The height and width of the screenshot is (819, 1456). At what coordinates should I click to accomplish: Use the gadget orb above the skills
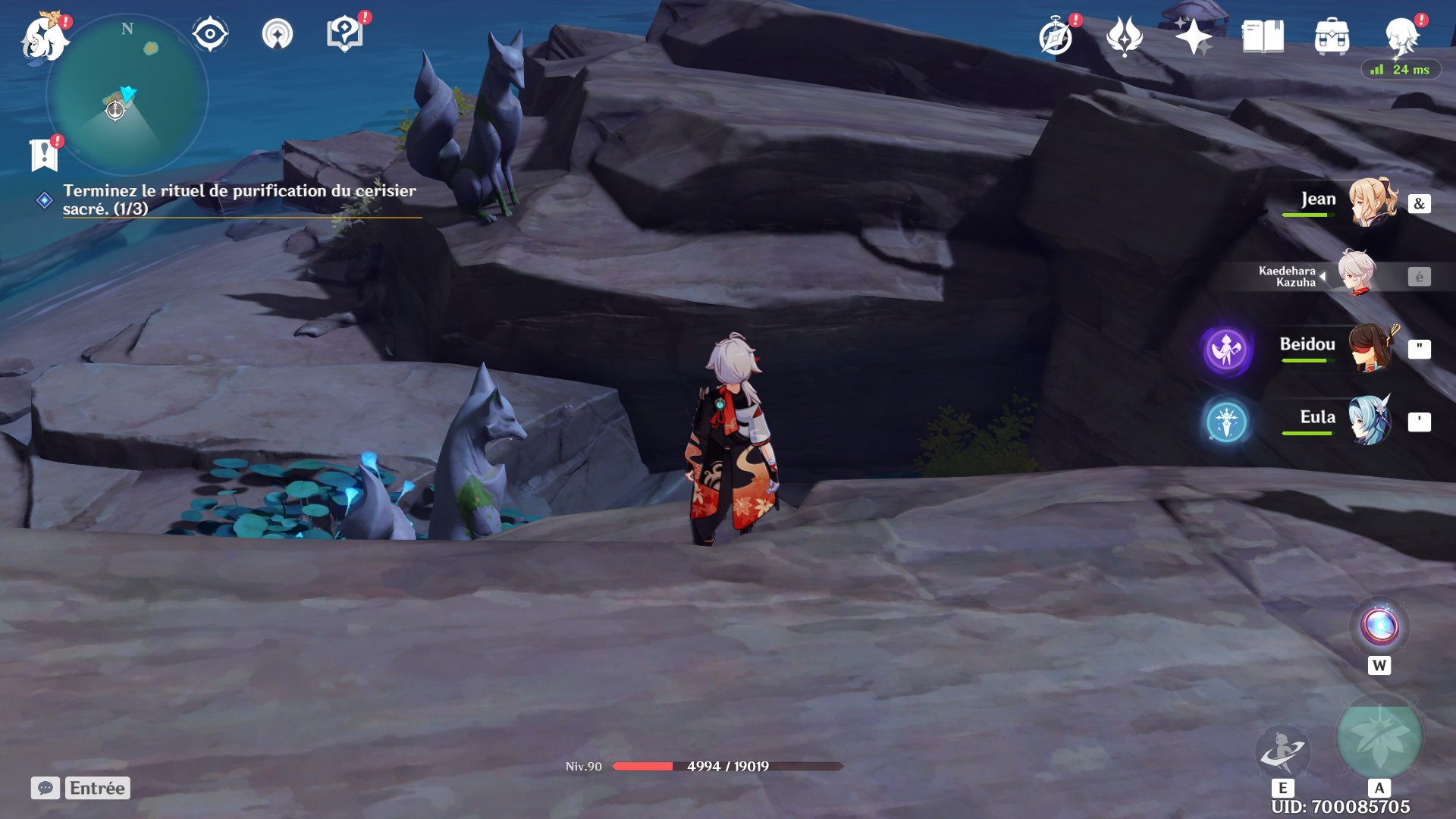tap(1379, 627)
